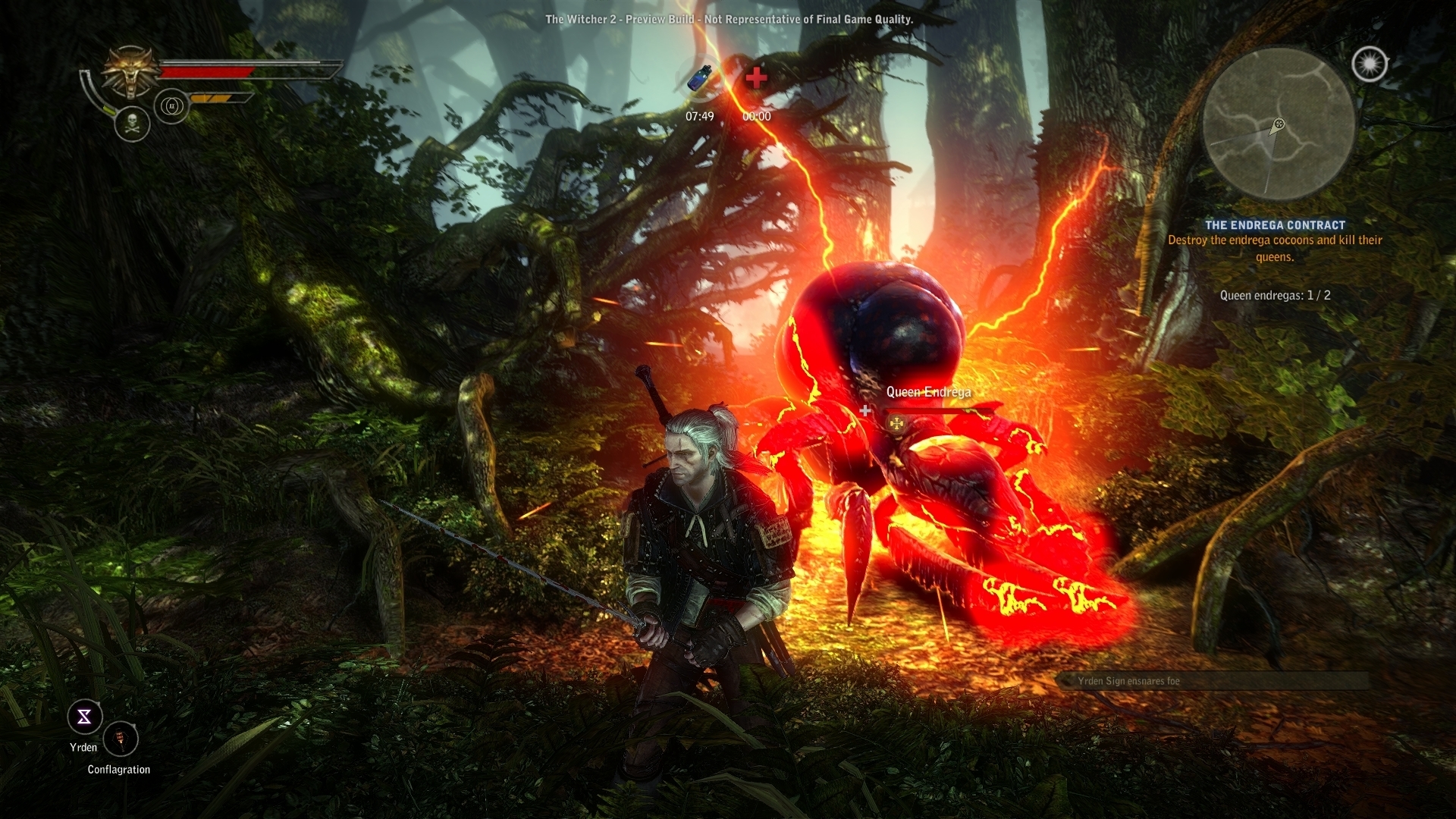Select the skull toxicity icon

pyautogui.click(x=132, y=122)
